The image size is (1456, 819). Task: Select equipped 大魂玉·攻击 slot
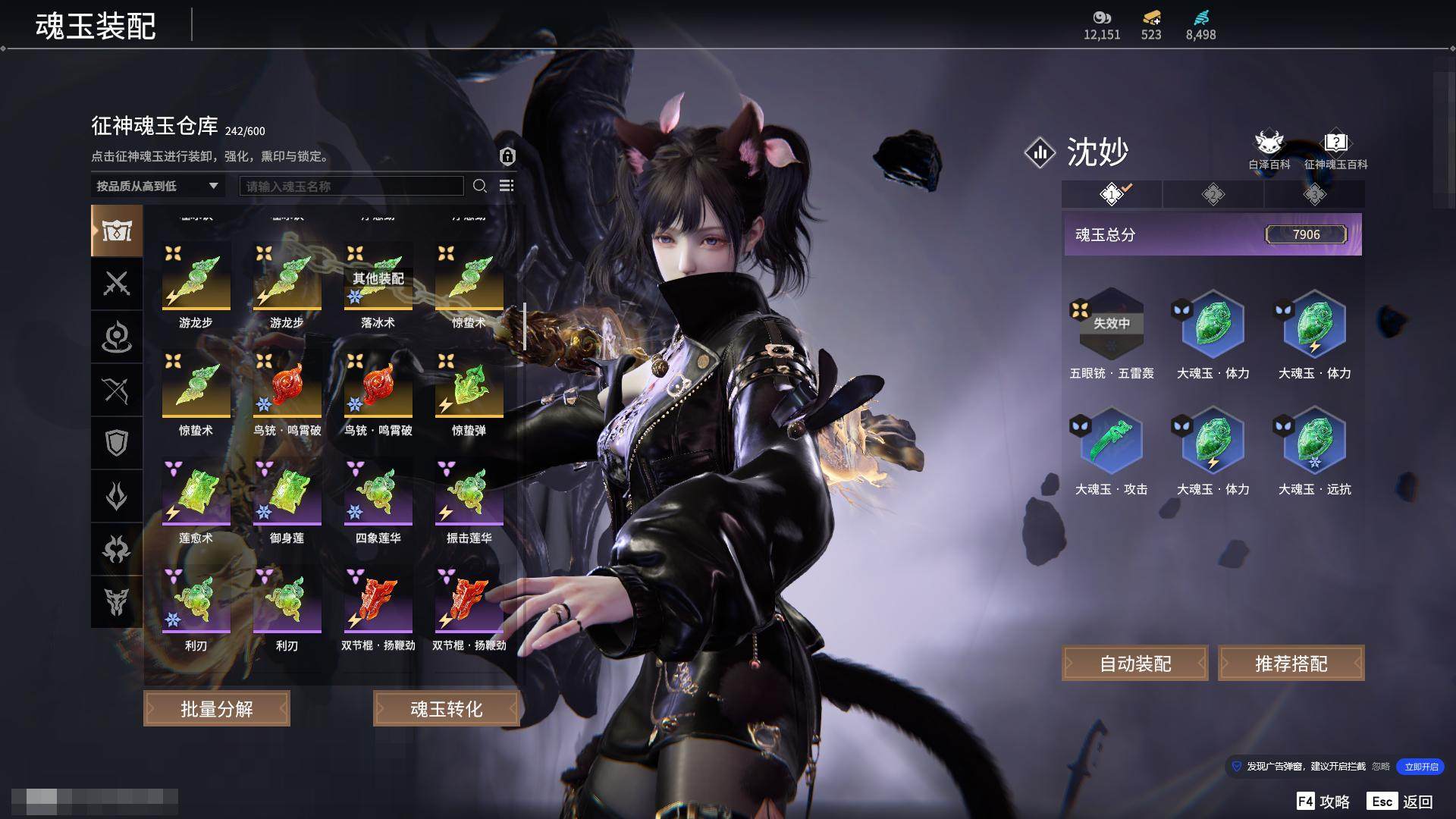1111,442
